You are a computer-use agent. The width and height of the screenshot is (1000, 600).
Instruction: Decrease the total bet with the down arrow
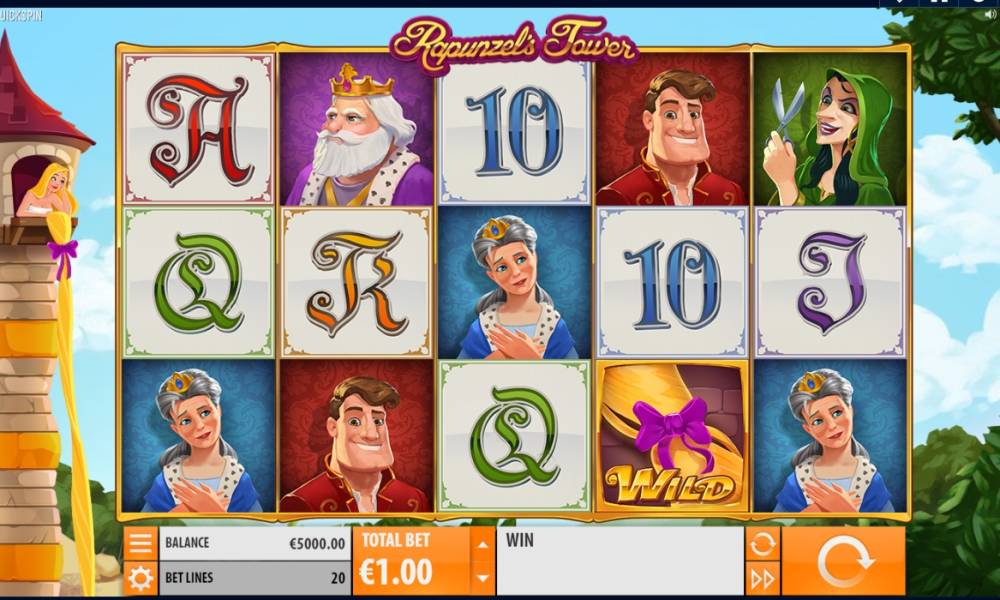tap(483, 577)
